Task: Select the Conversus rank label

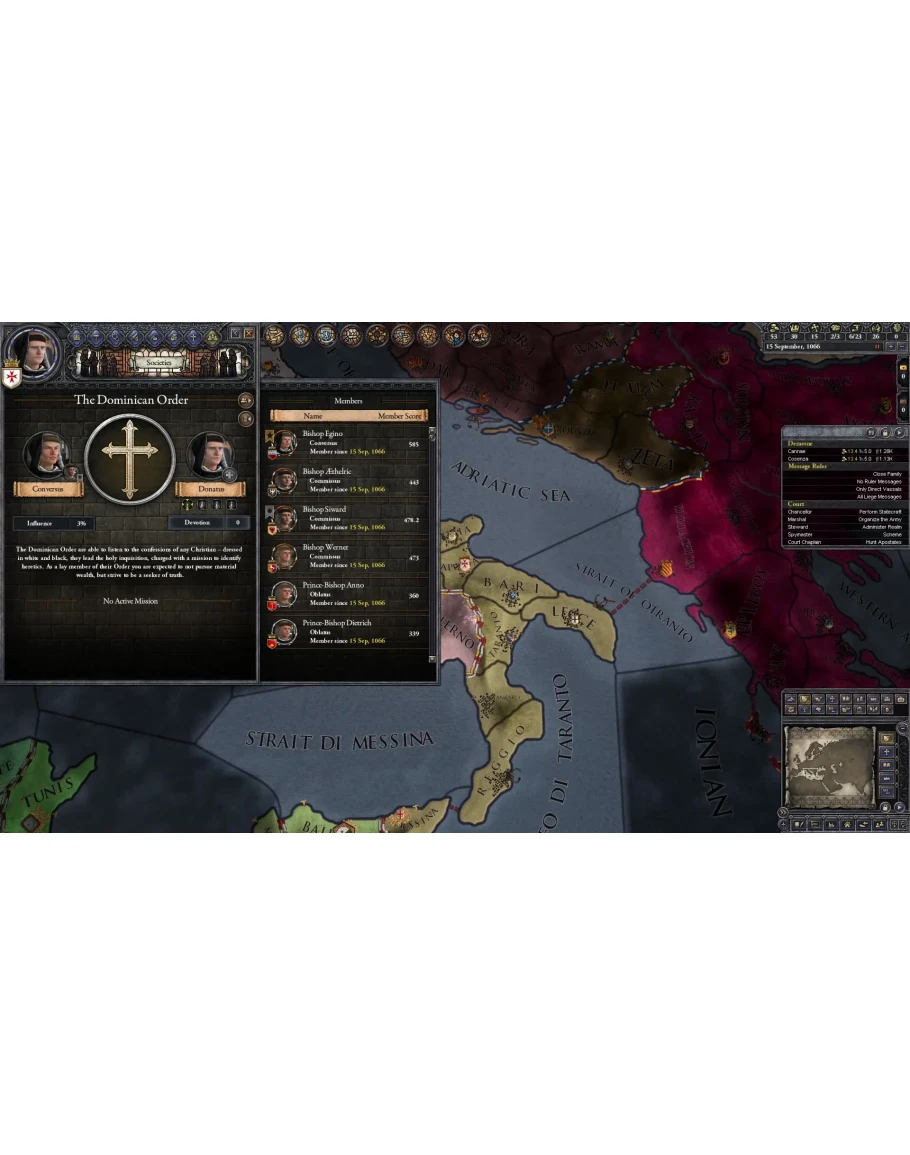Action: [47, 489]
